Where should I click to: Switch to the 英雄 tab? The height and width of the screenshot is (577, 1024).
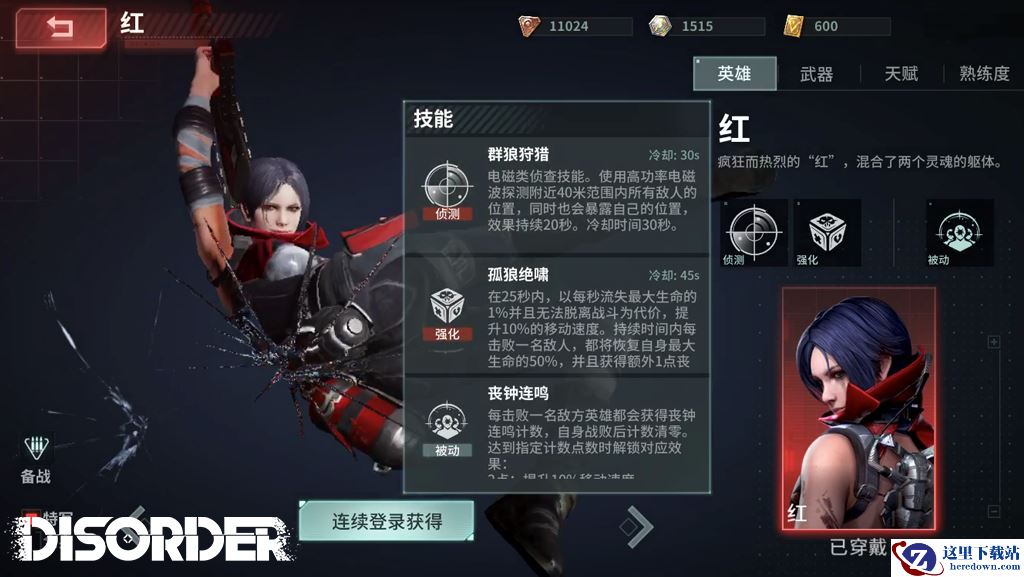coord(734,74)
